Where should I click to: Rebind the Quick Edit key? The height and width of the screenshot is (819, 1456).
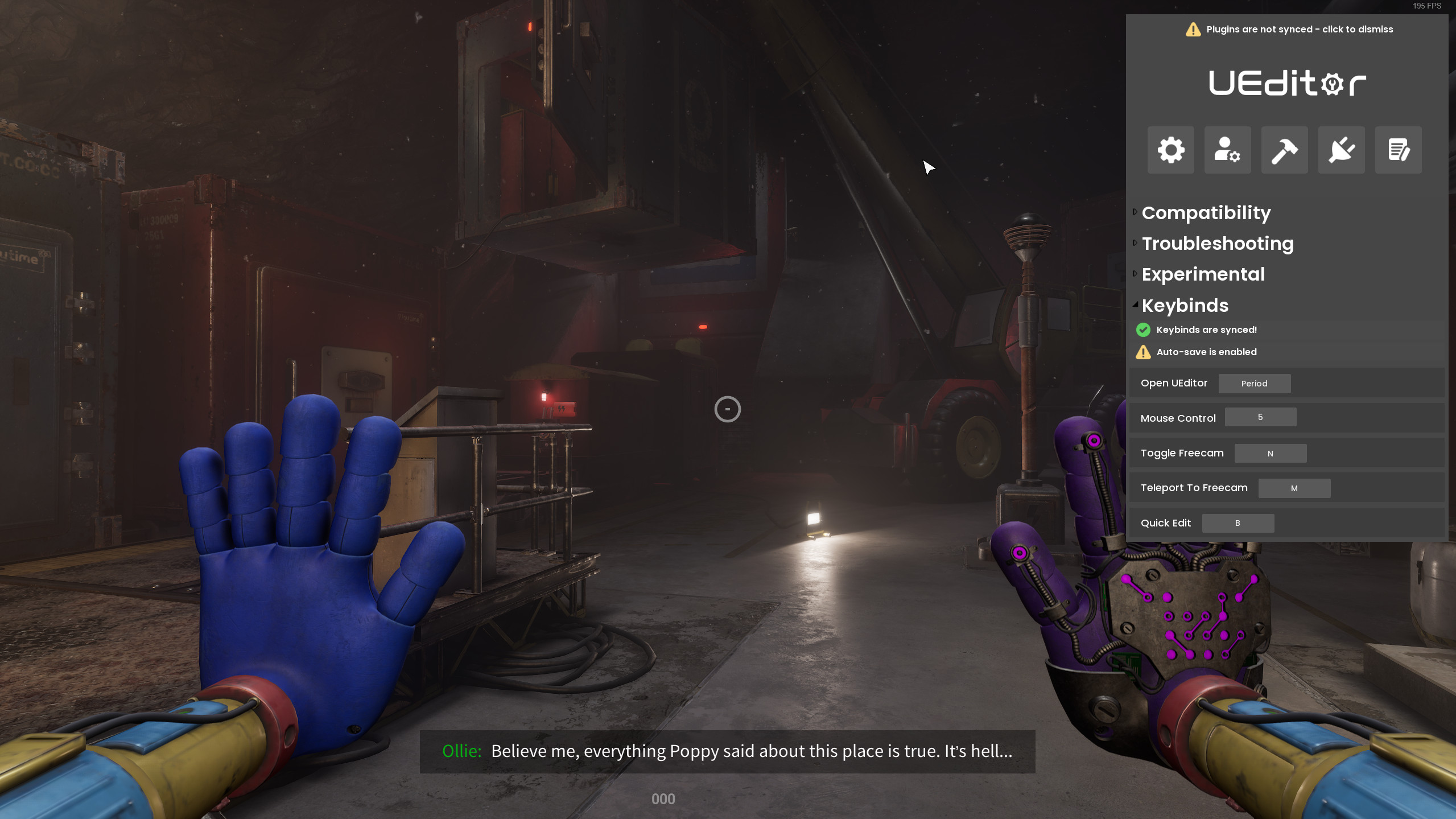[x=1238, y=523]
